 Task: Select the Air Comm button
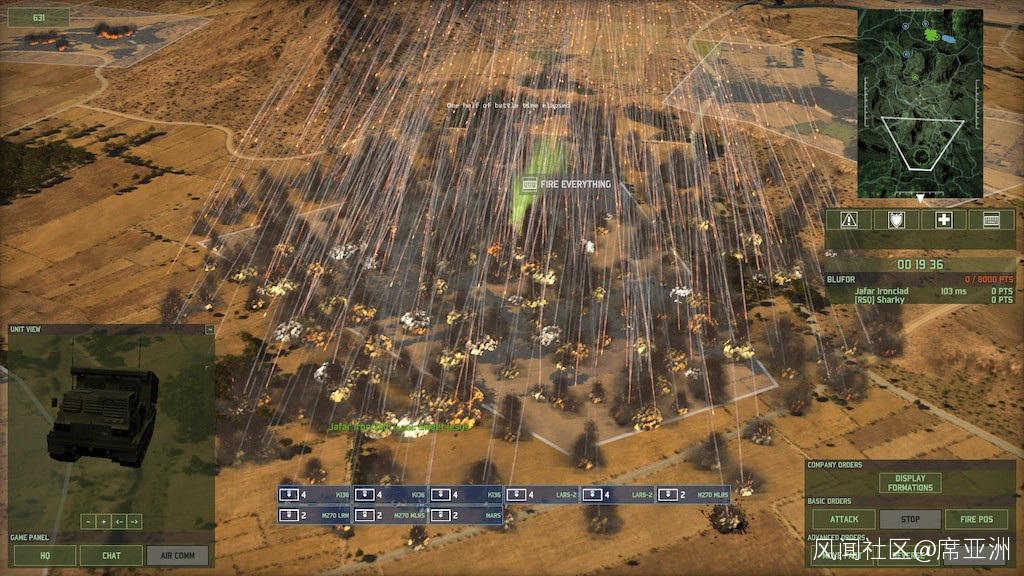point(178,555)
